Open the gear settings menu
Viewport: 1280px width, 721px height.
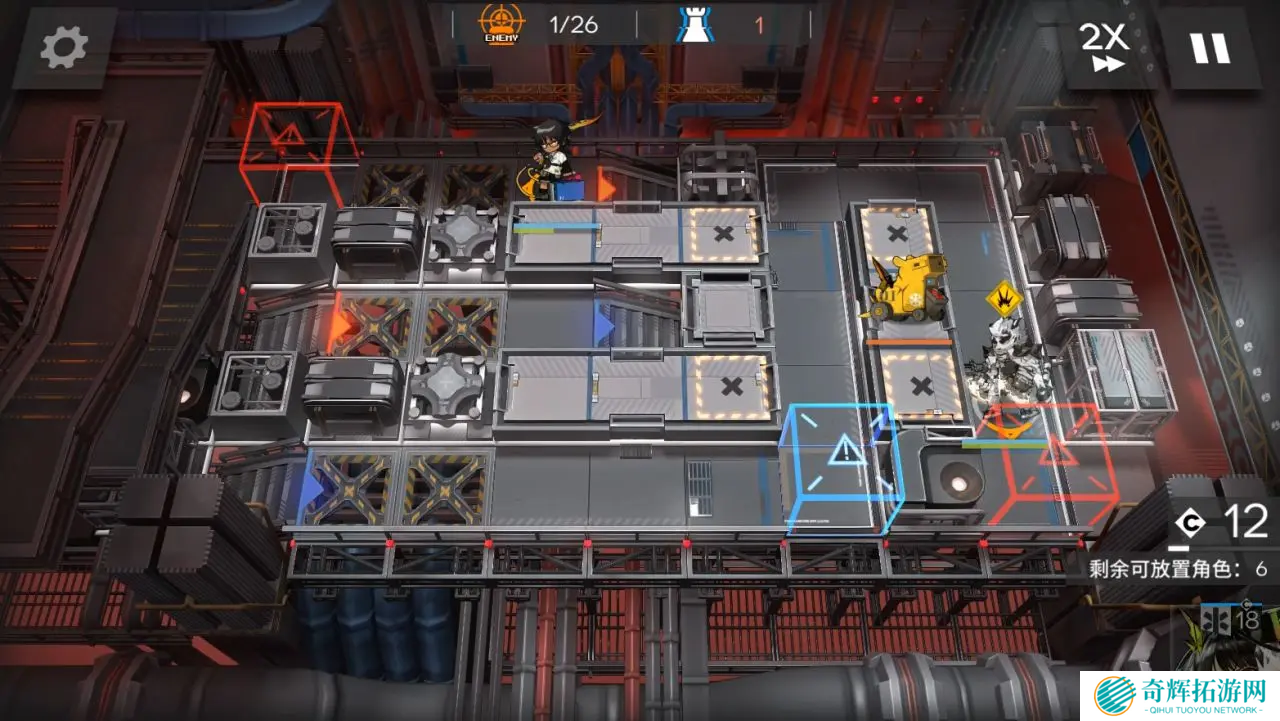point(65,46)
